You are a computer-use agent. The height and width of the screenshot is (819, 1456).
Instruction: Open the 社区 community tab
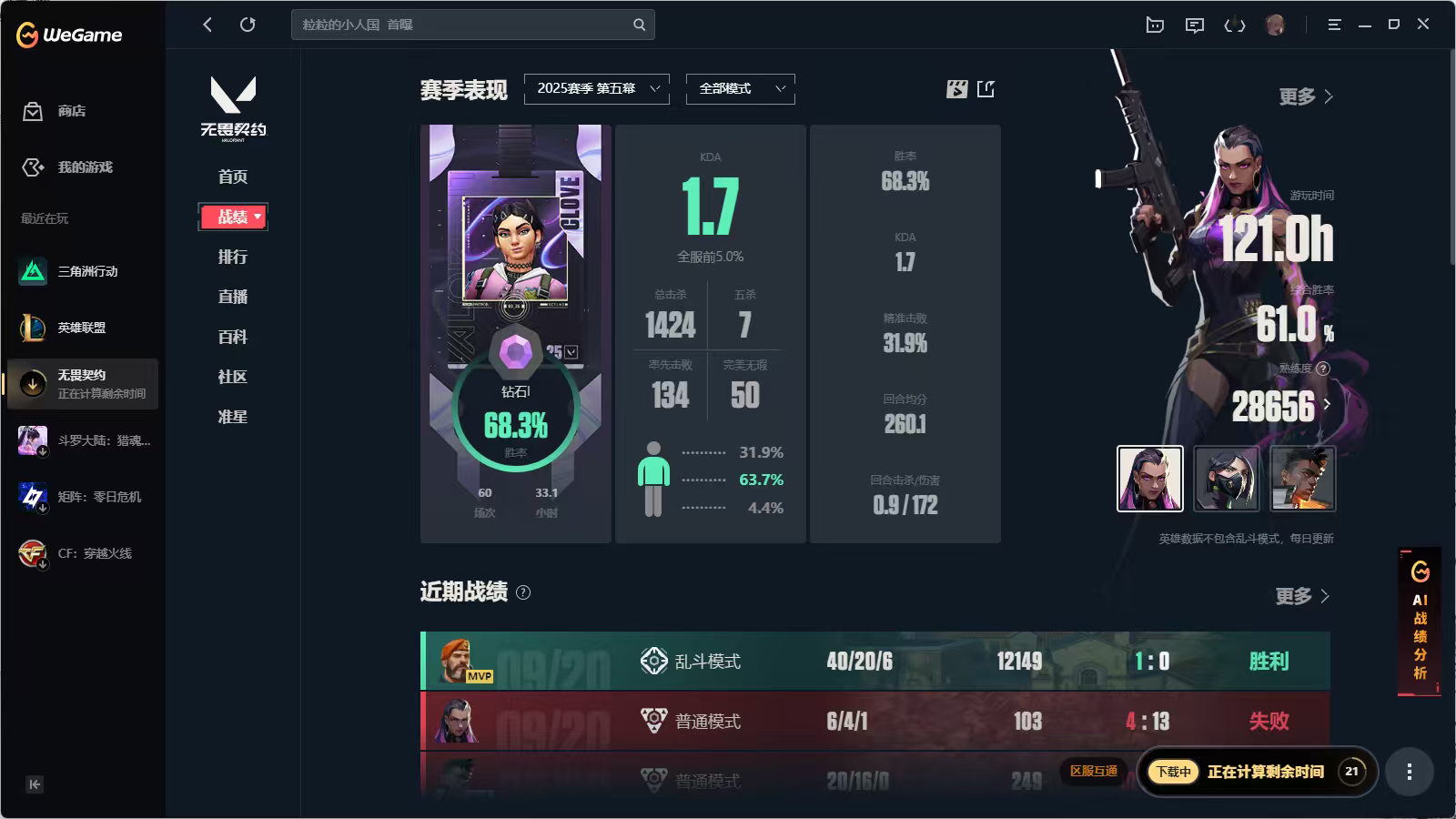[232, 377]
